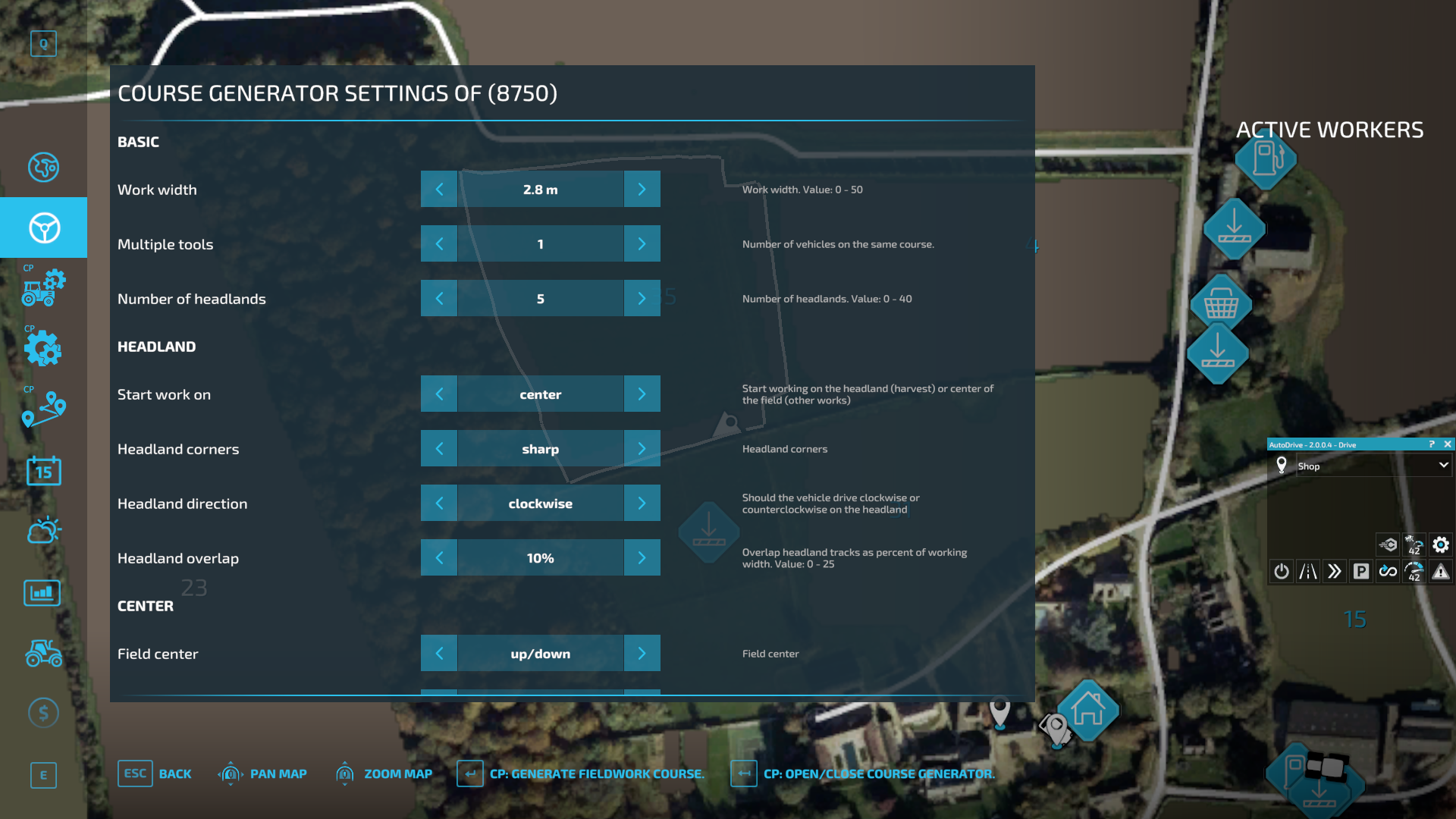This screenshot has width=1456, height=819.
Task: Open the world map view via globe icon
Action: click(x=43, y=168)
